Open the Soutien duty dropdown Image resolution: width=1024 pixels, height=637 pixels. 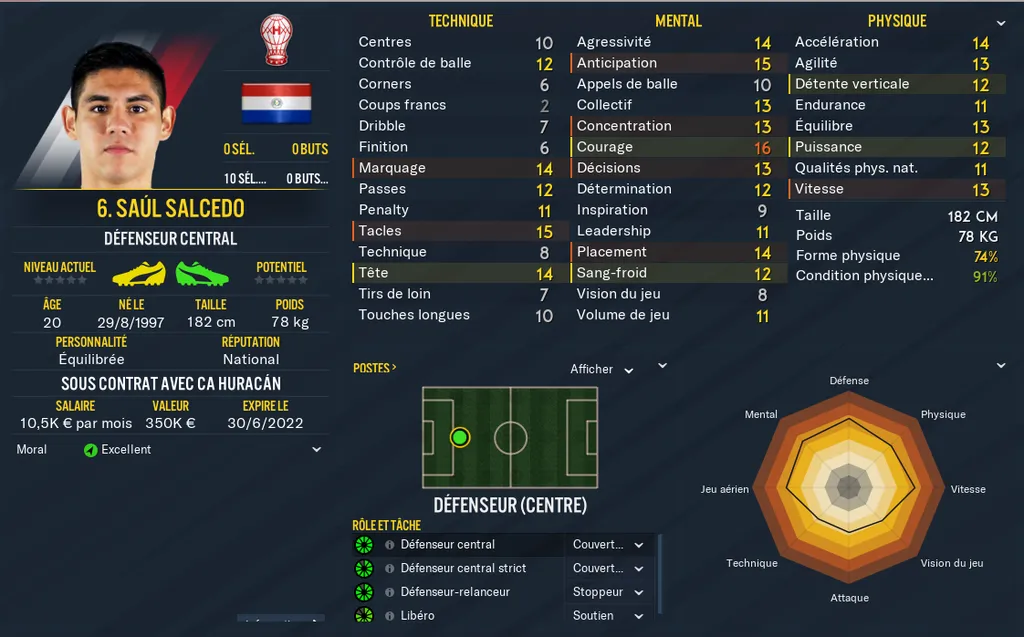click(608, 616)
